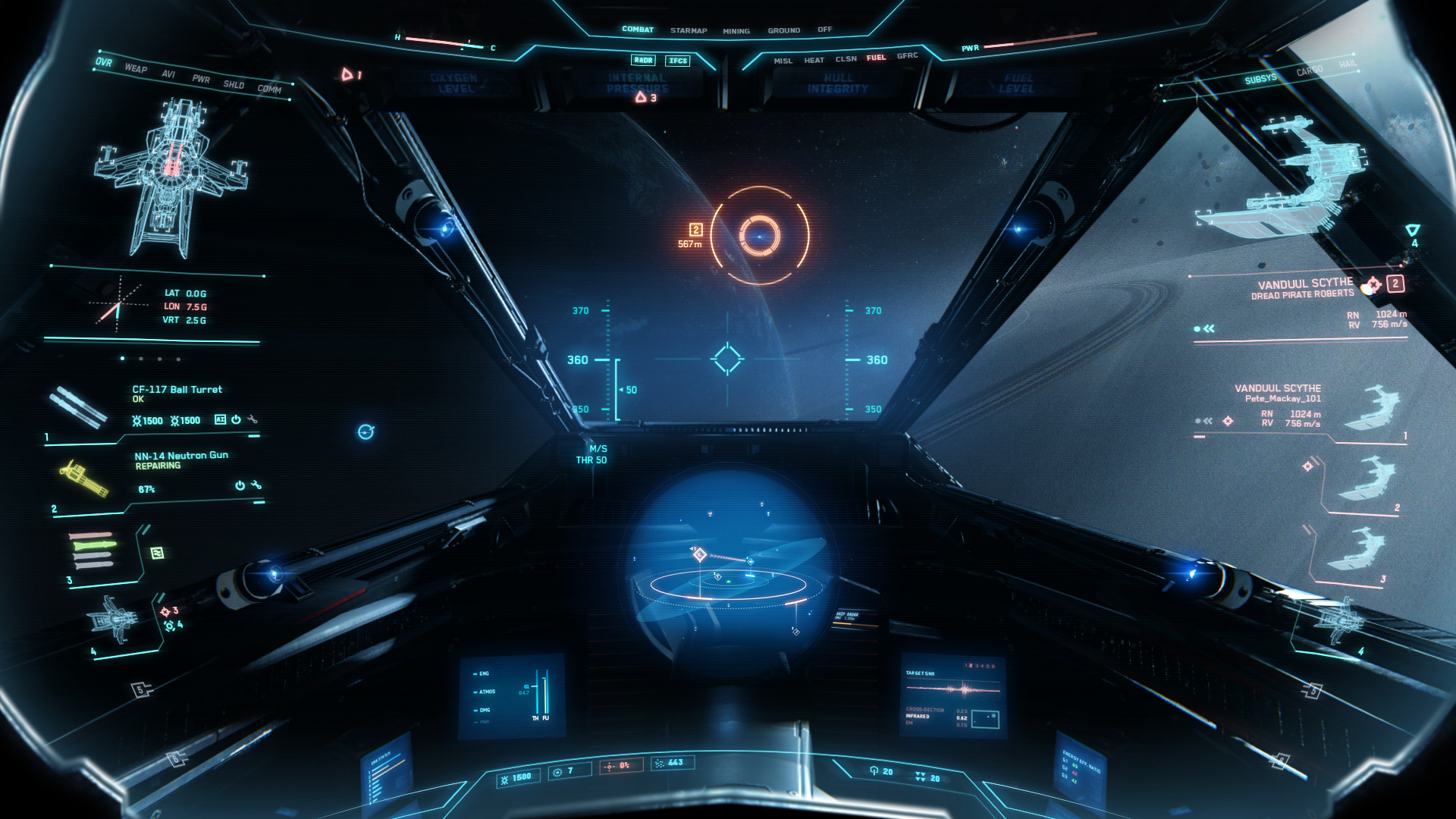Click OFF in the top mode selector
The width and height of the screenshot is (1456, 819).
click(824, 30)
